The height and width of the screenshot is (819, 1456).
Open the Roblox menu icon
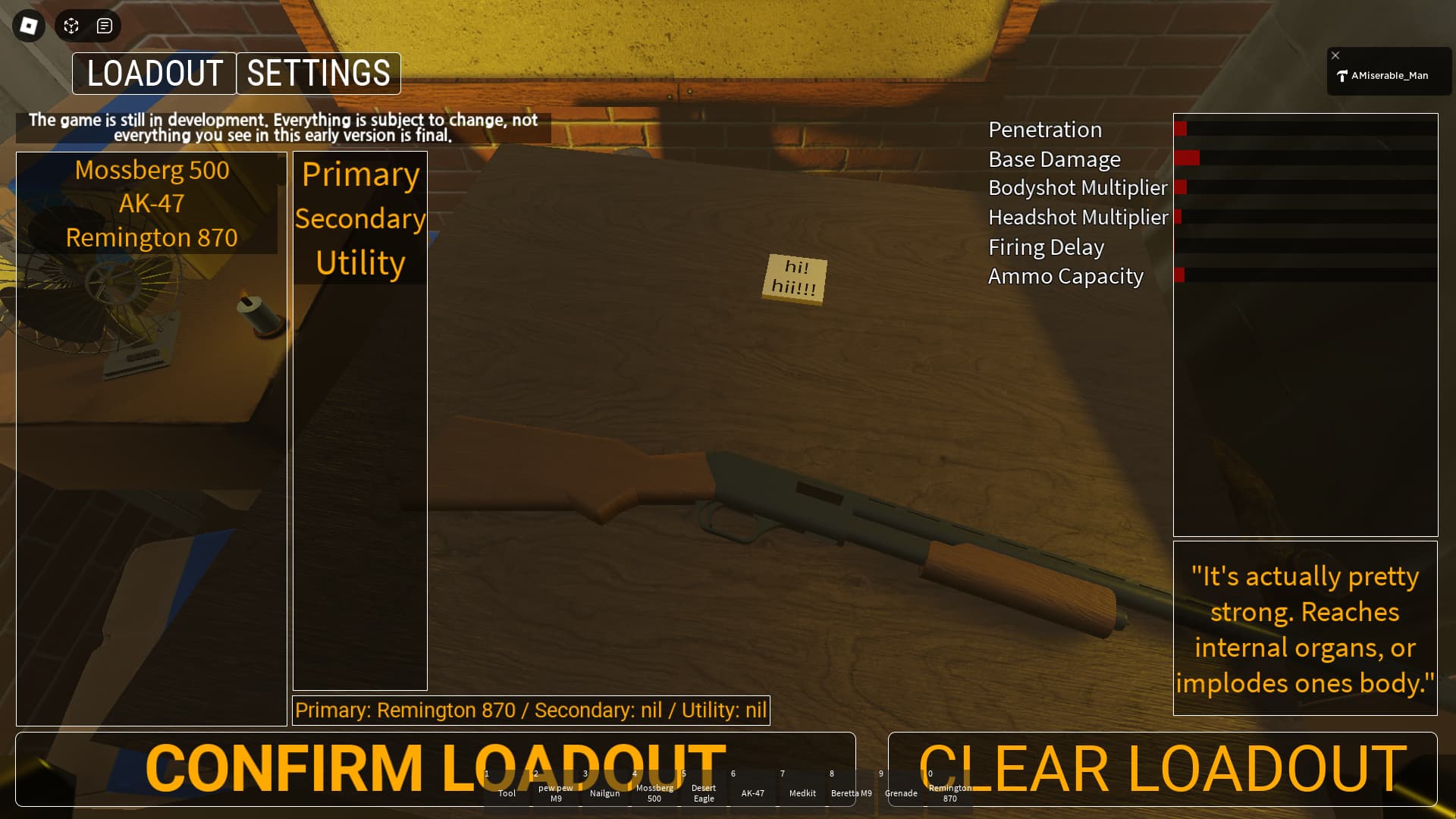tap(27, 25)
